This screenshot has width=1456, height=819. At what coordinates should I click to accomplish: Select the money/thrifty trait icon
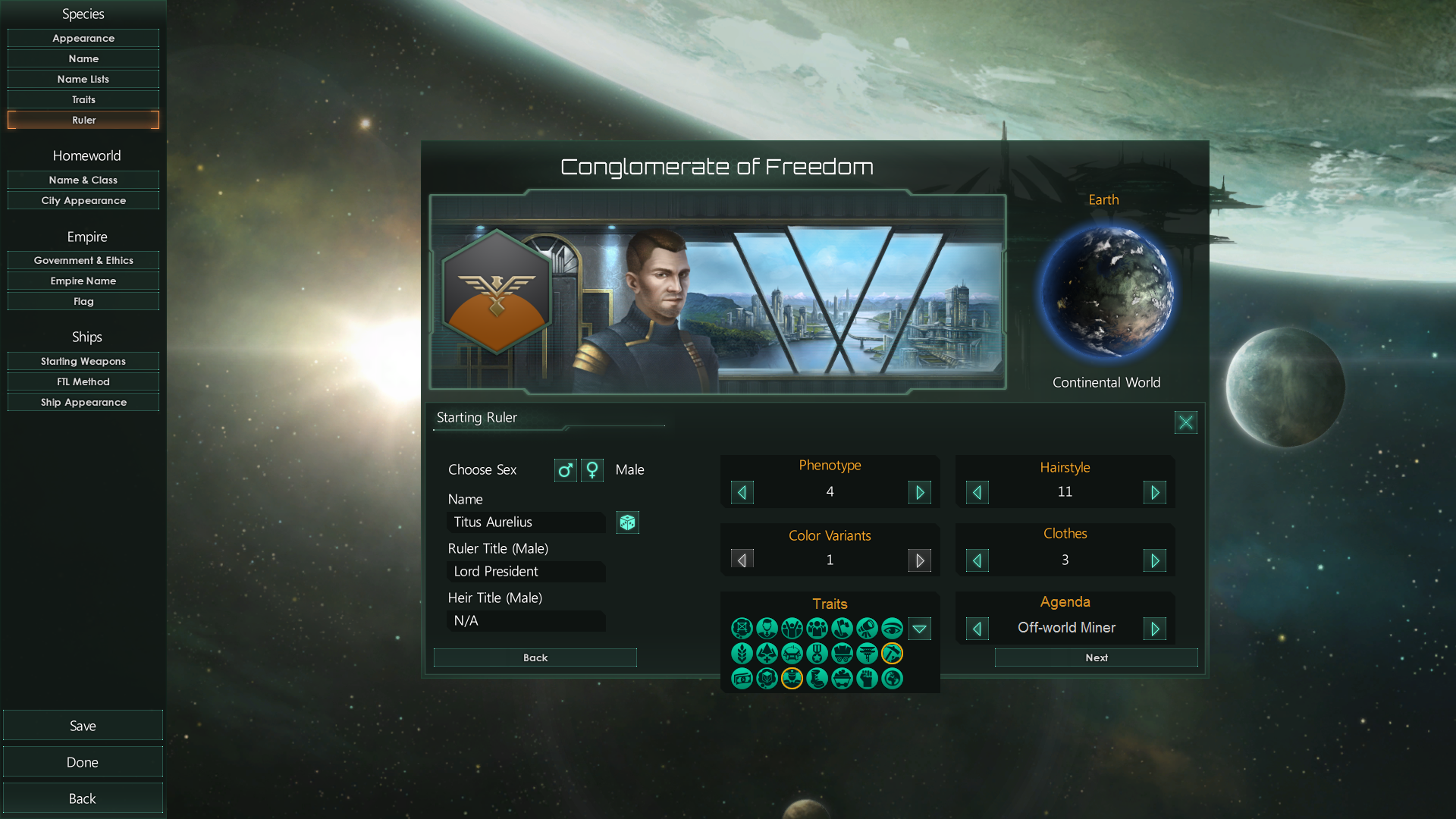[x=742, y=679]
